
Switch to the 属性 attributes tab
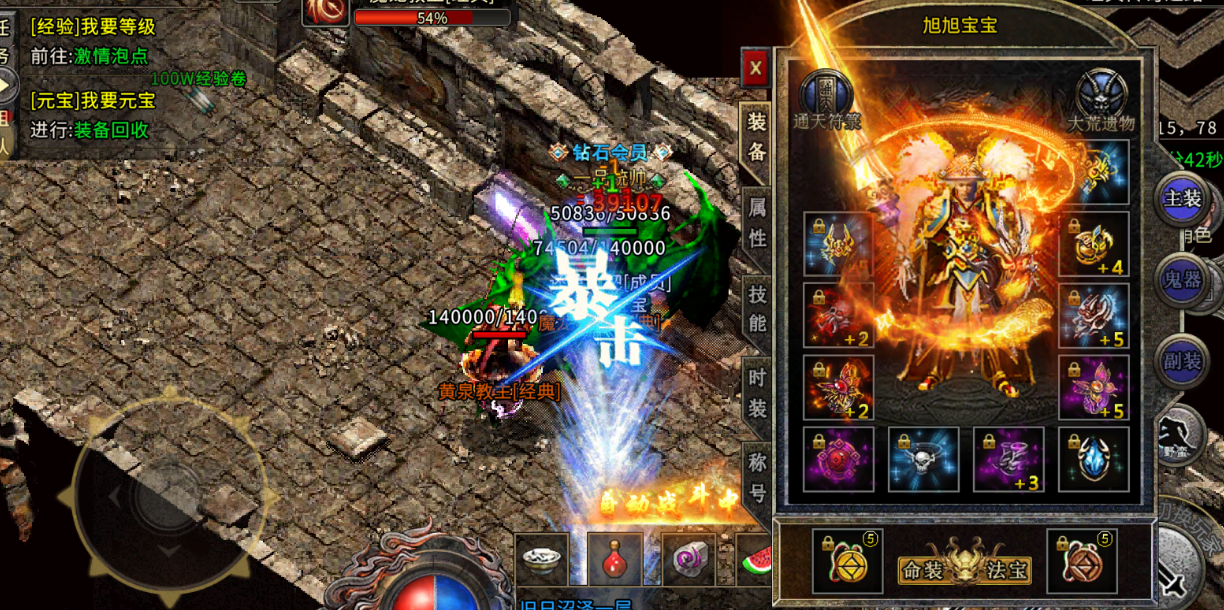click(757, 223)
